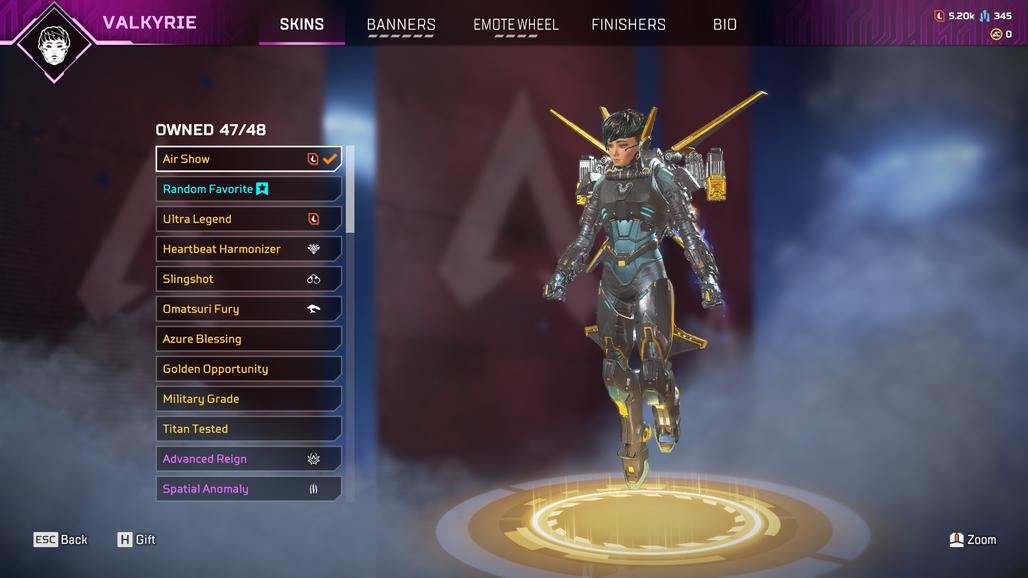Preview the Golden Opportunity skin

[x=248, y=369]
